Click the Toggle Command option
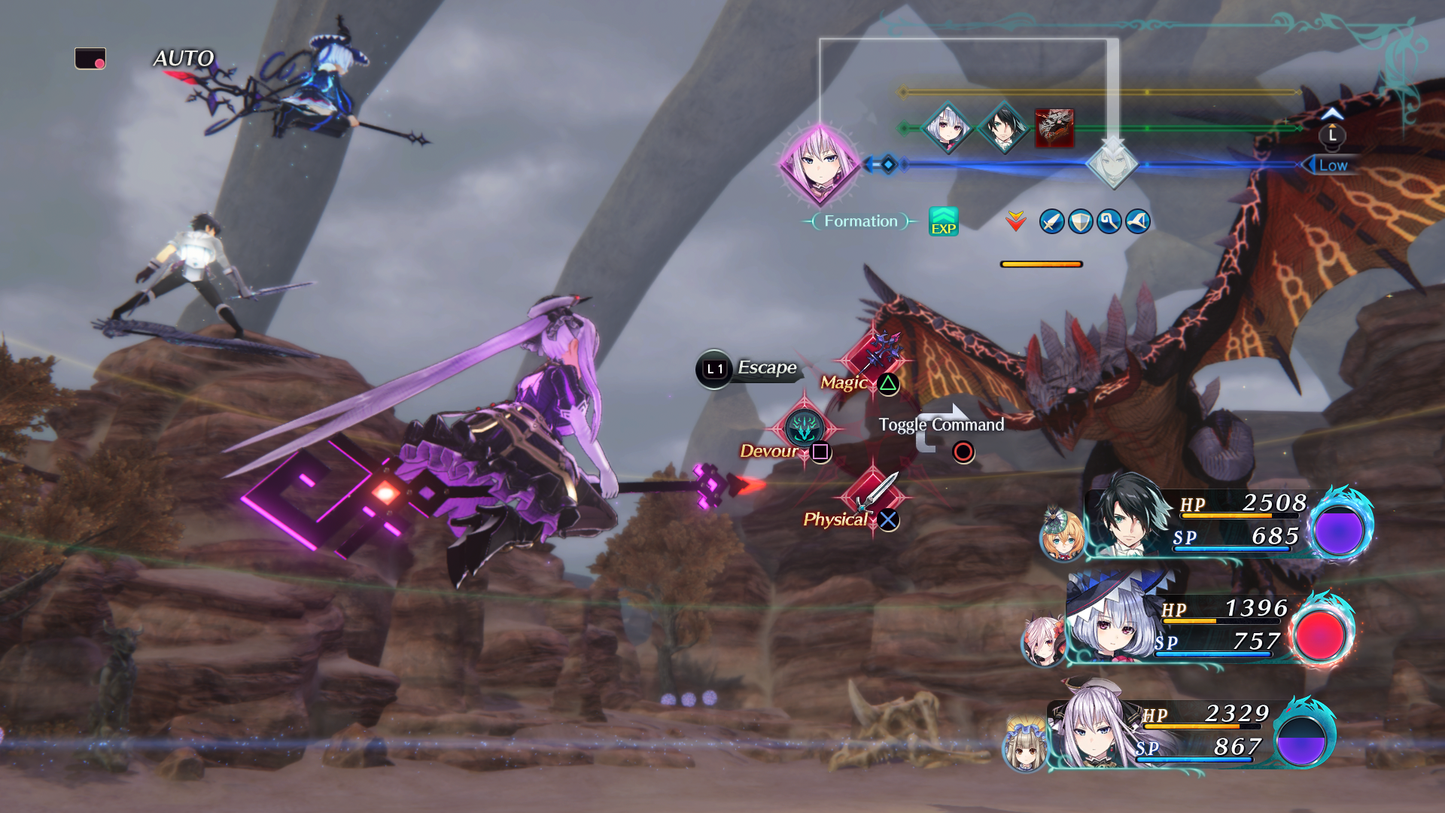Viewport: 1445px width, 813px height. coord(941,426)
